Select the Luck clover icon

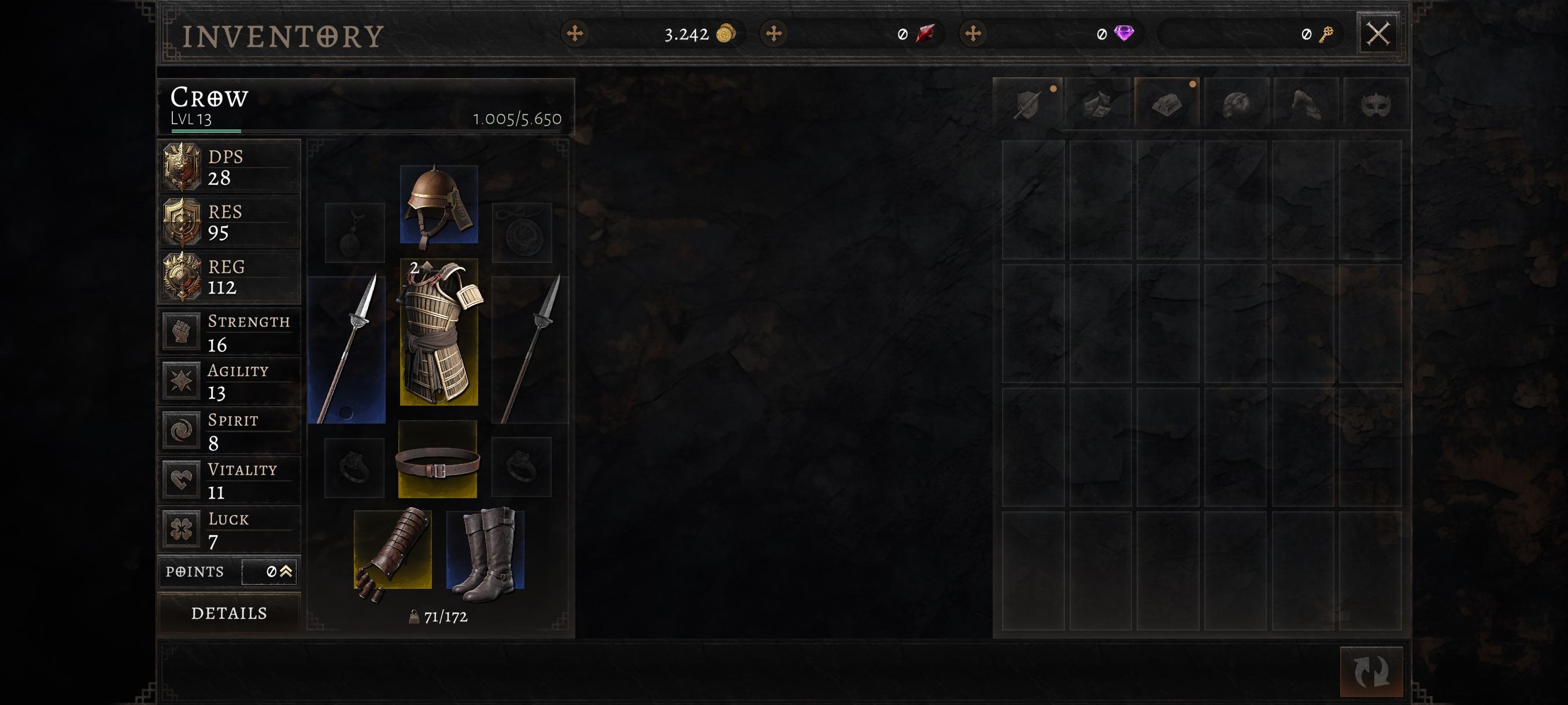(182, 529)
